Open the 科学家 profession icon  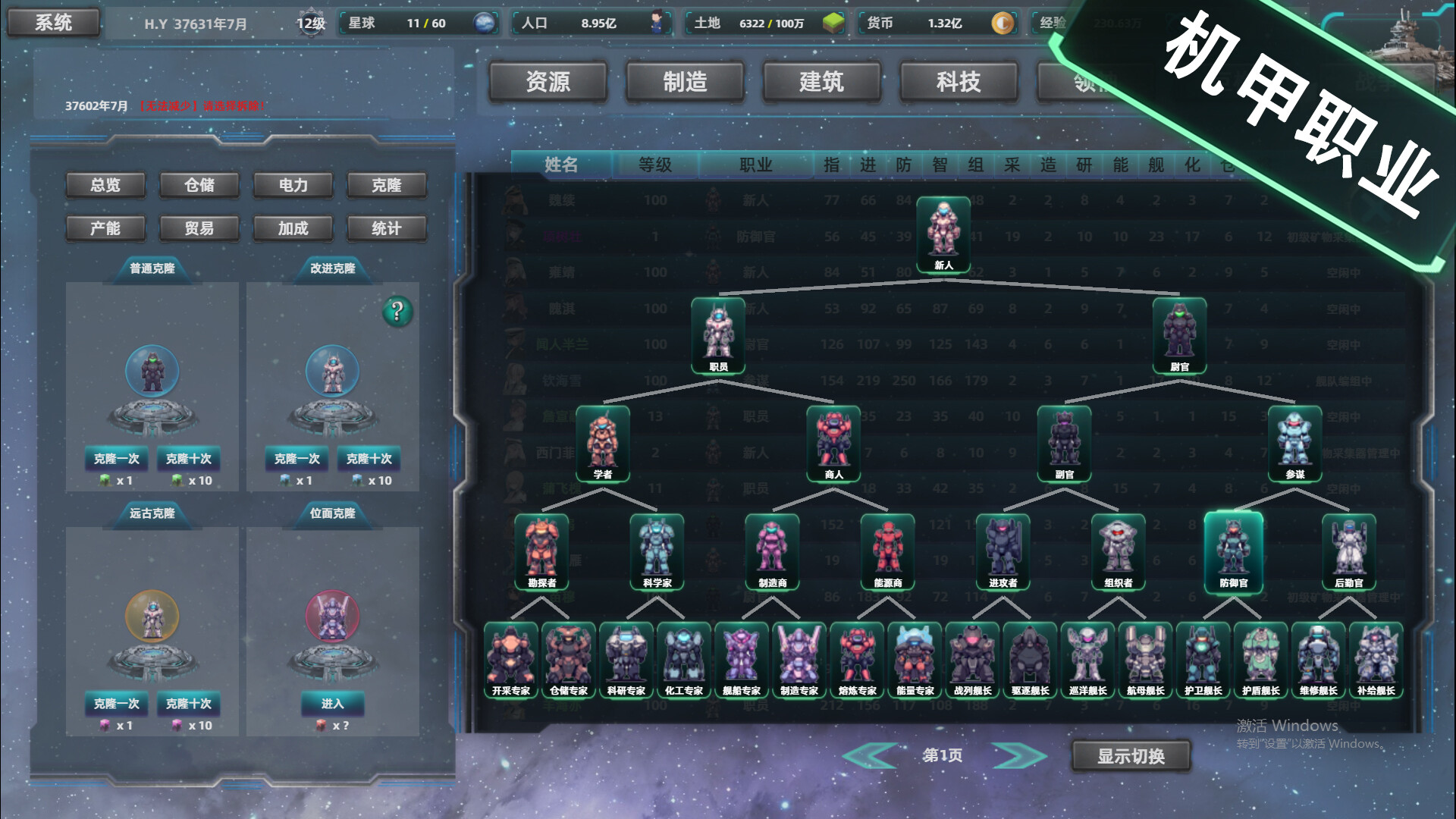pyautogui.click(x=657, y=551)
